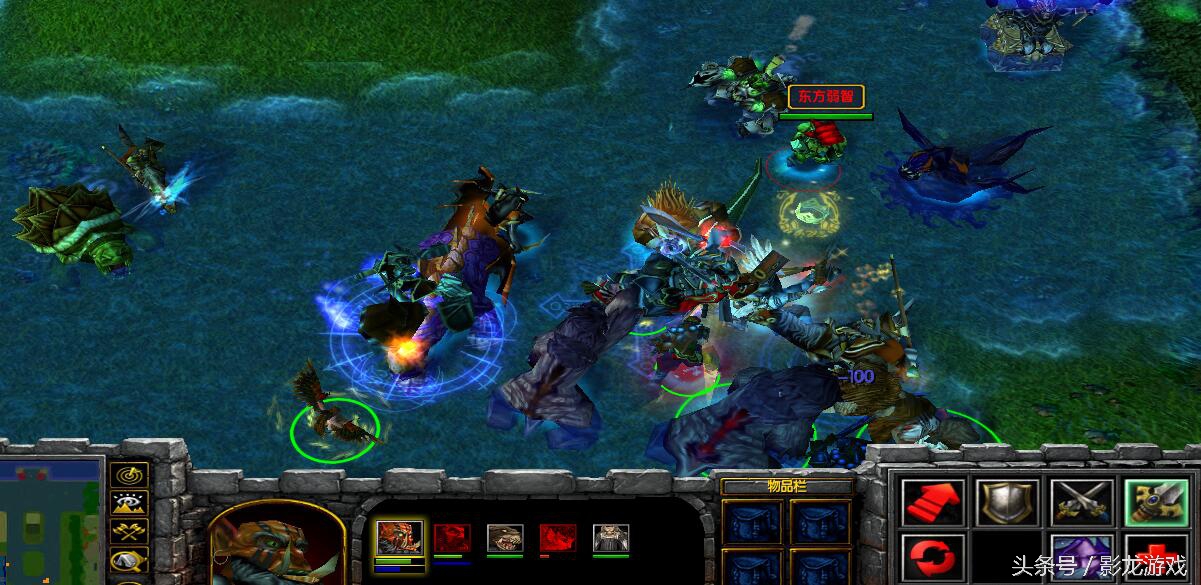The height and width of the screenshot is (585, 1201).
Task: Issue the Move command (red arrow)
Action: coord(932,502)
